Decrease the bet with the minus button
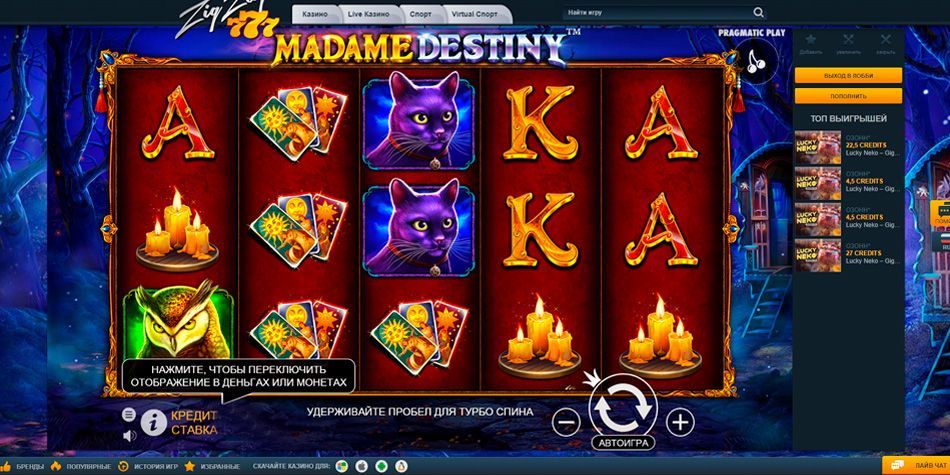Viewport: 950px width, 475px height. 566,423
